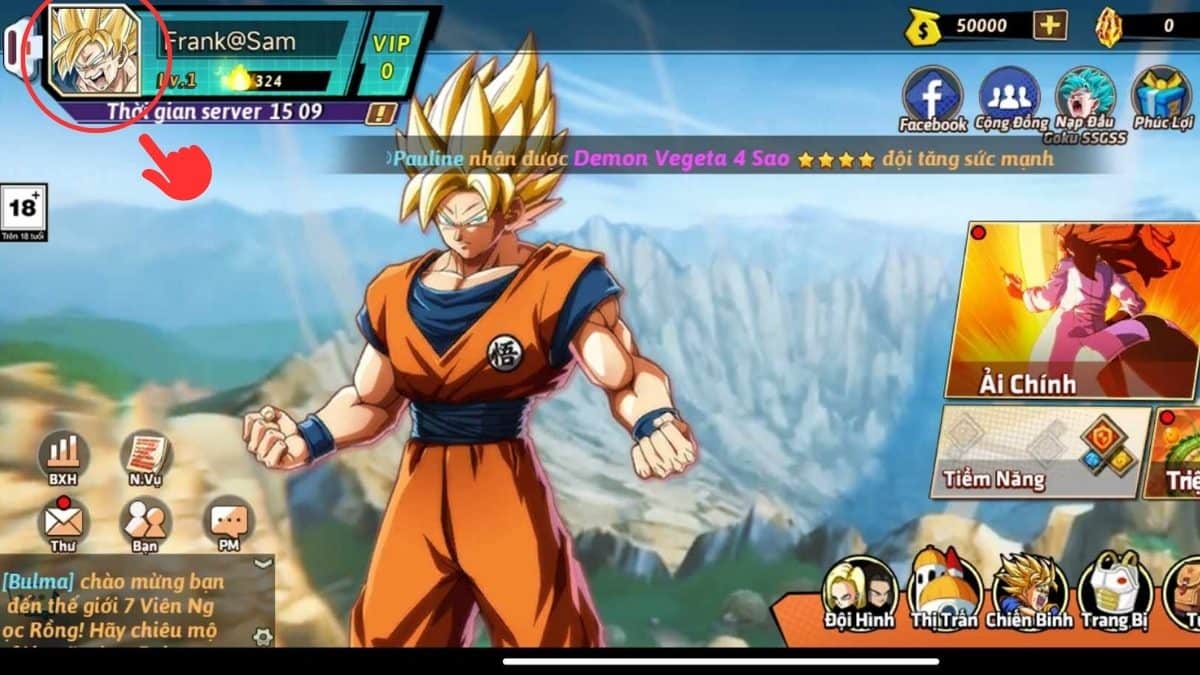The height and width of the screenshot is (675, 1200).
Task: Open the Chiến Binh warriors menu
Action: click(x=1030, y=588)
